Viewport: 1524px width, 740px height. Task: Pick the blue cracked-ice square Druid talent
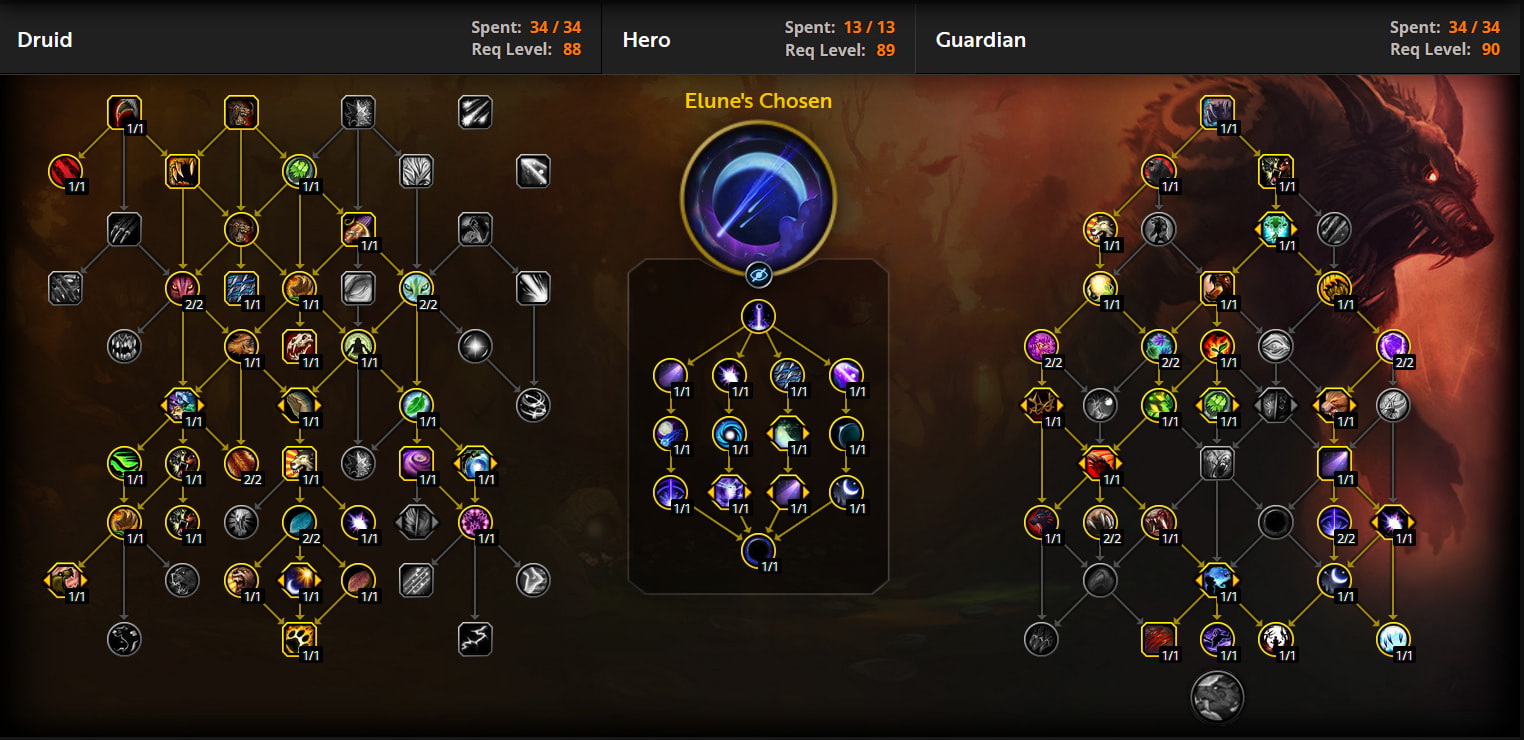click(x=241, y=288)
